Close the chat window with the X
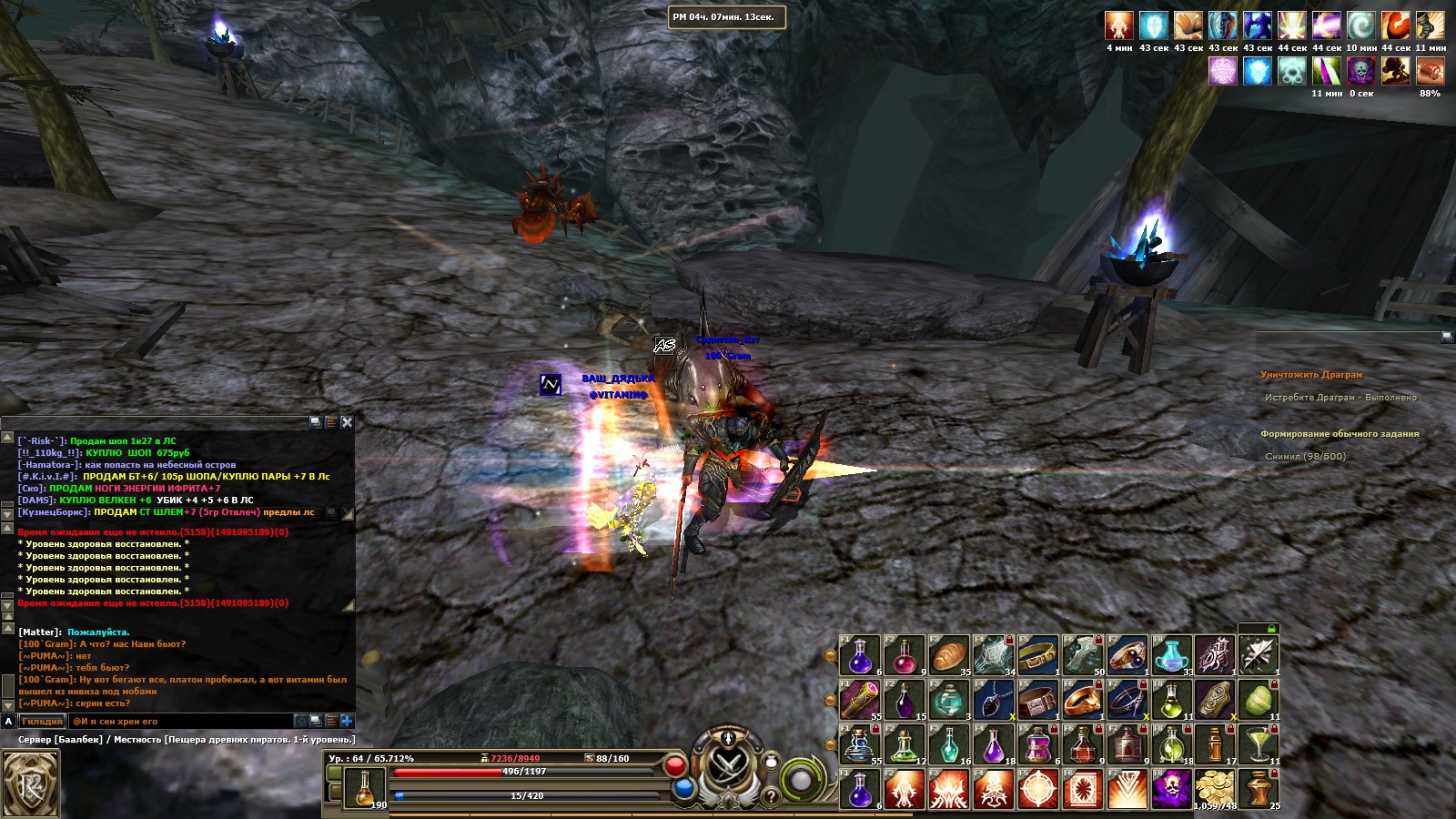This screenshot has height=819, width=1456. [x=347, y=422]
